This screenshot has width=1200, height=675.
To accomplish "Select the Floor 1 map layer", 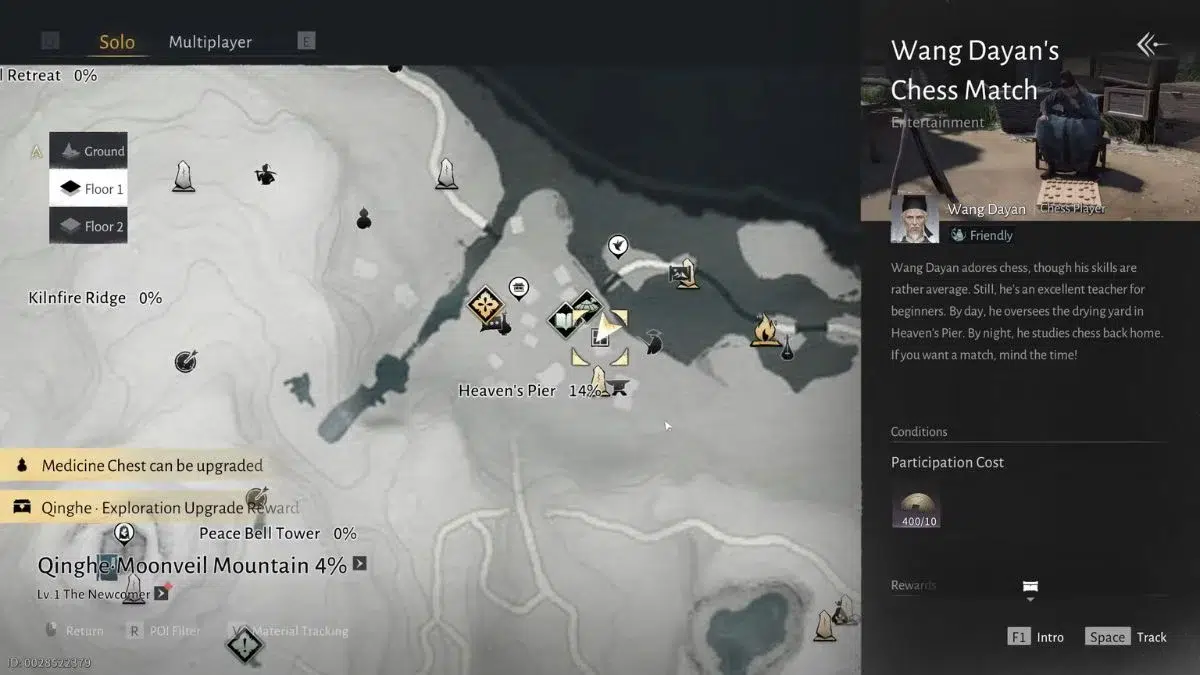I will click(89, 189).
